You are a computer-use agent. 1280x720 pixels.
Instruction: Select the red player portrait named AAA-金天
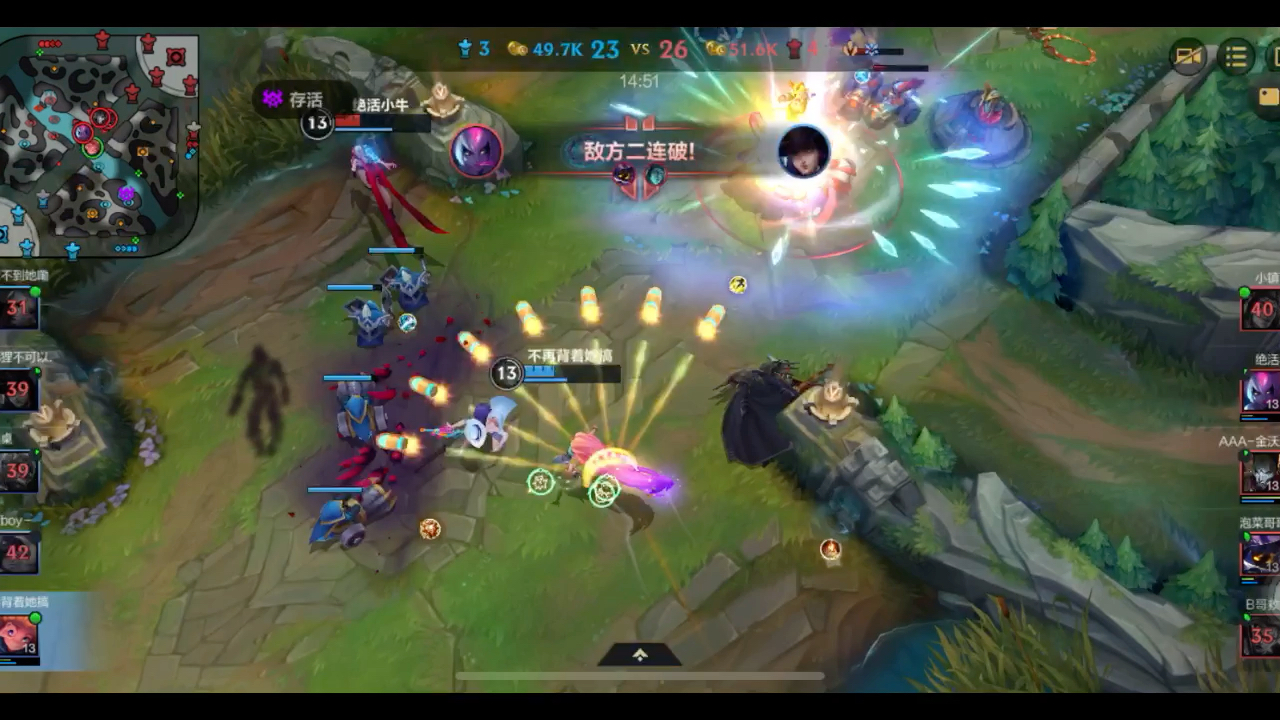1261,473
